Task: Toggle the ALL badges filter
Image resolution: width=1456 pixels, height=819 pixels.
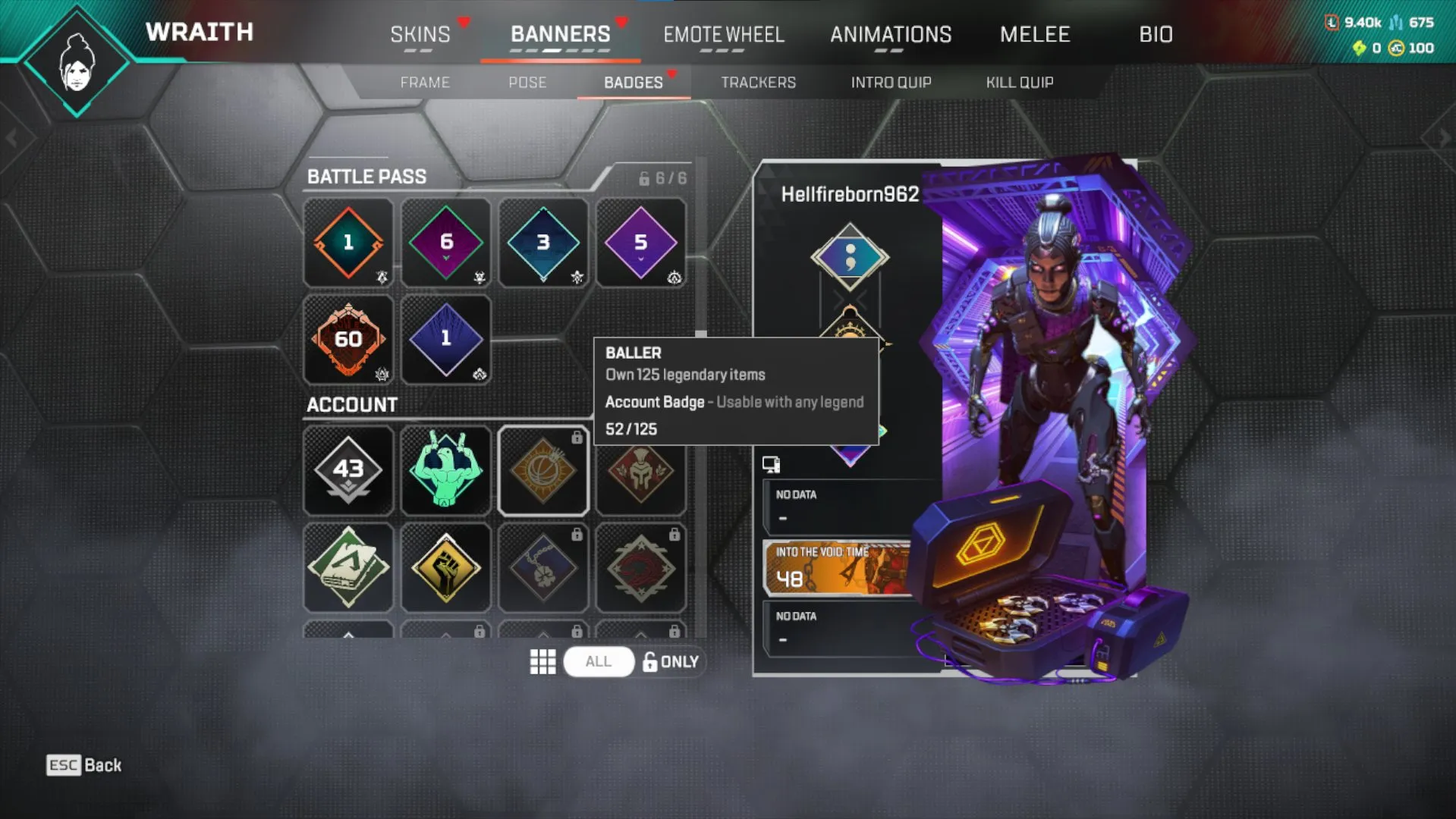Action: point(599,661)
